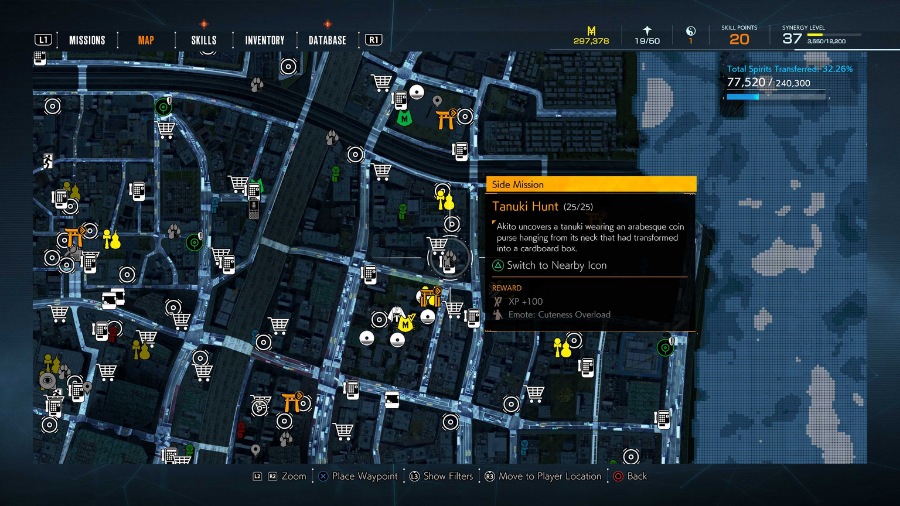Go to the Inventory tab
The height and width of the screenshot is (506, 900).
pyautogui.click(x=264, y=40)
